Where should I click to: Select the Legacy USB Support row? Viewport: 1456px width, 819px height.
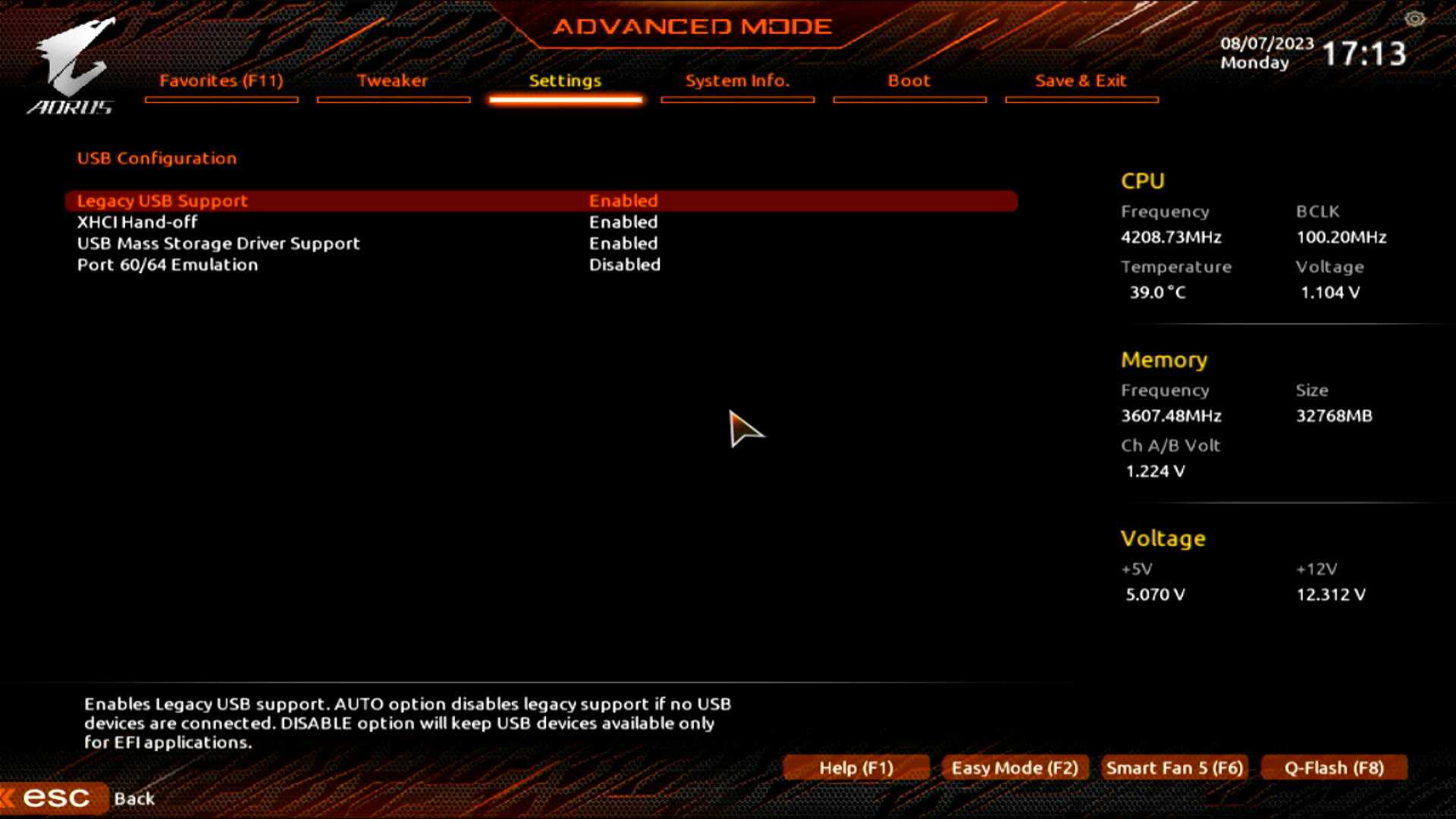[x=162, y=201]
